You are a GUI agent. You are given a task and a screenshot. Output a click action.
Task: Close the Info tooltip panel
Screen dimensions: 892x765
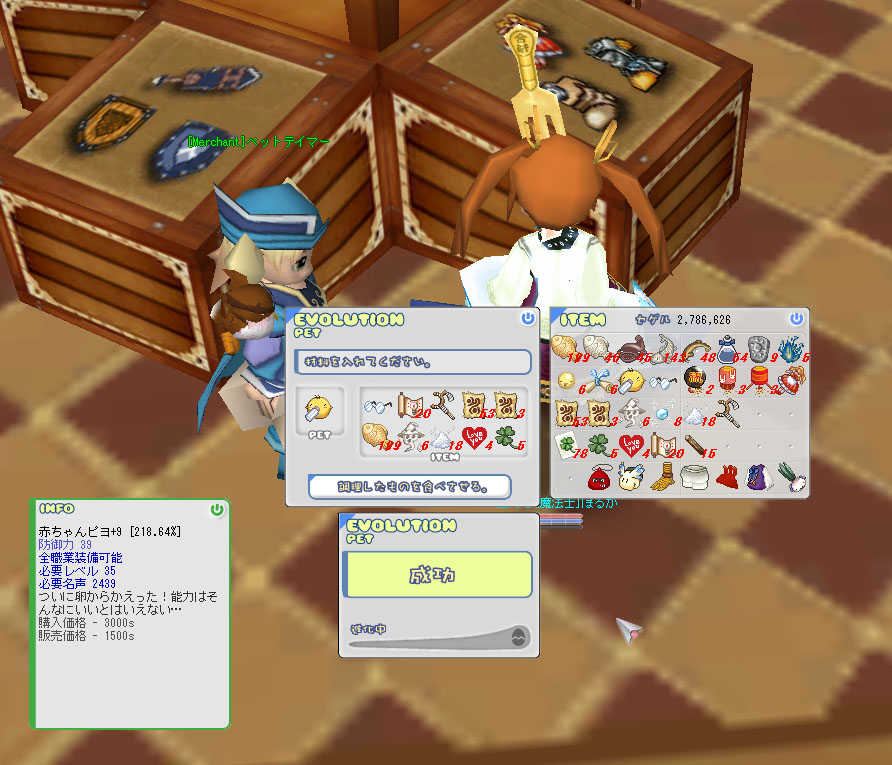217,509
